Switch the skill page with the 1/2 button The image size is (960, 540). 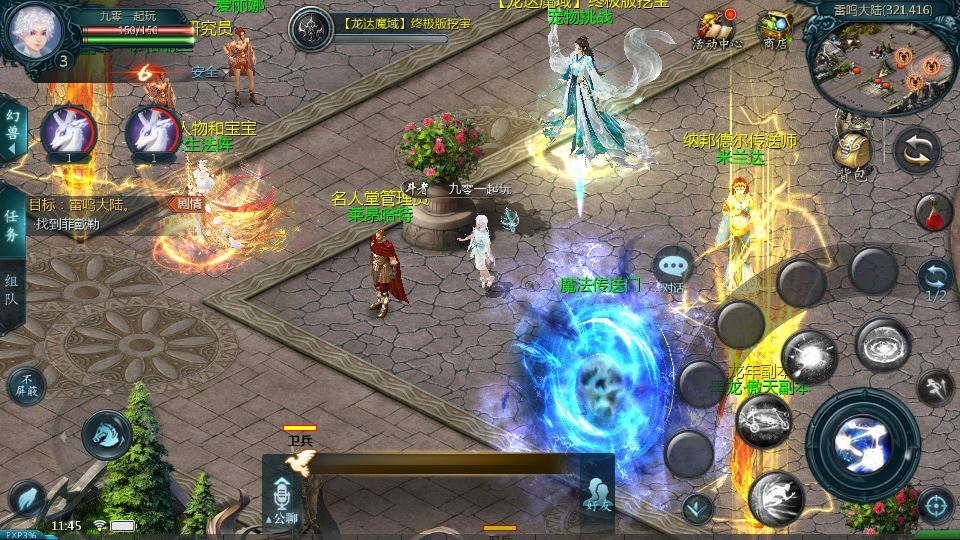(x=935, y=279)
